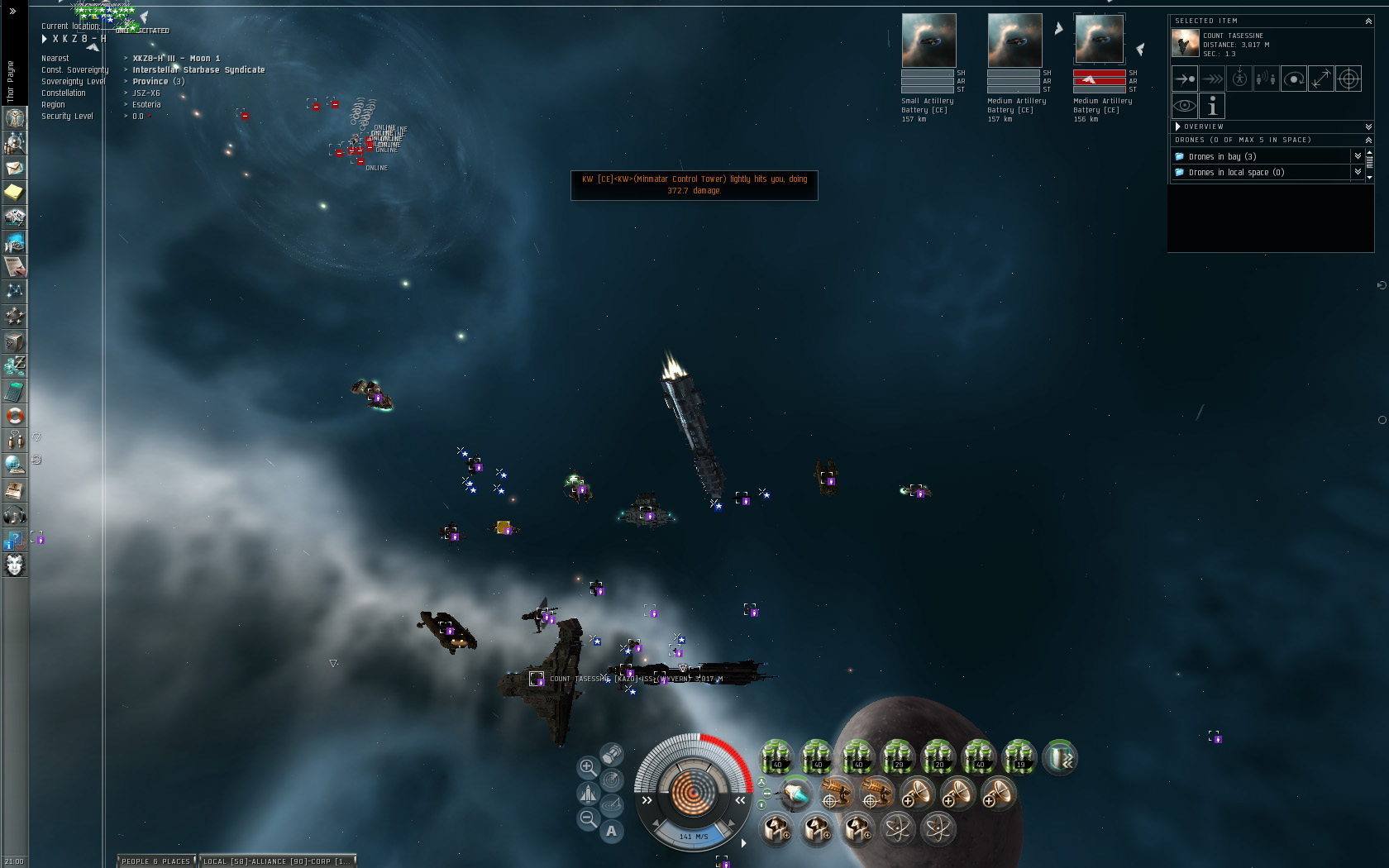1389x868 pixels.
Task: Expand the Overview panel
Action: [x=1178, y=126]
